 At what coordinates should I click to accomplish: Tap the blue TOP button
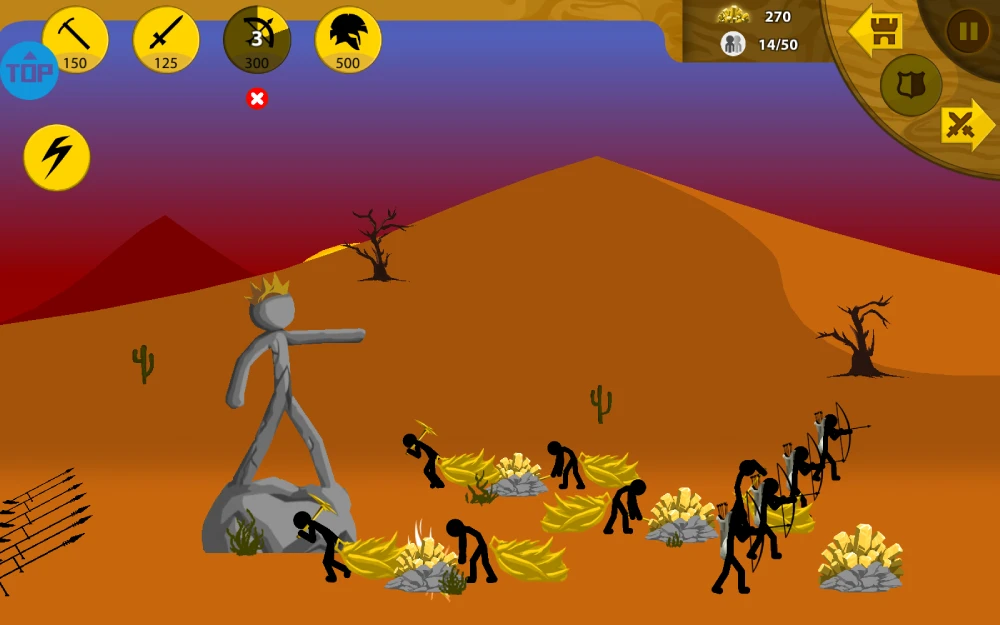point(29,71)
